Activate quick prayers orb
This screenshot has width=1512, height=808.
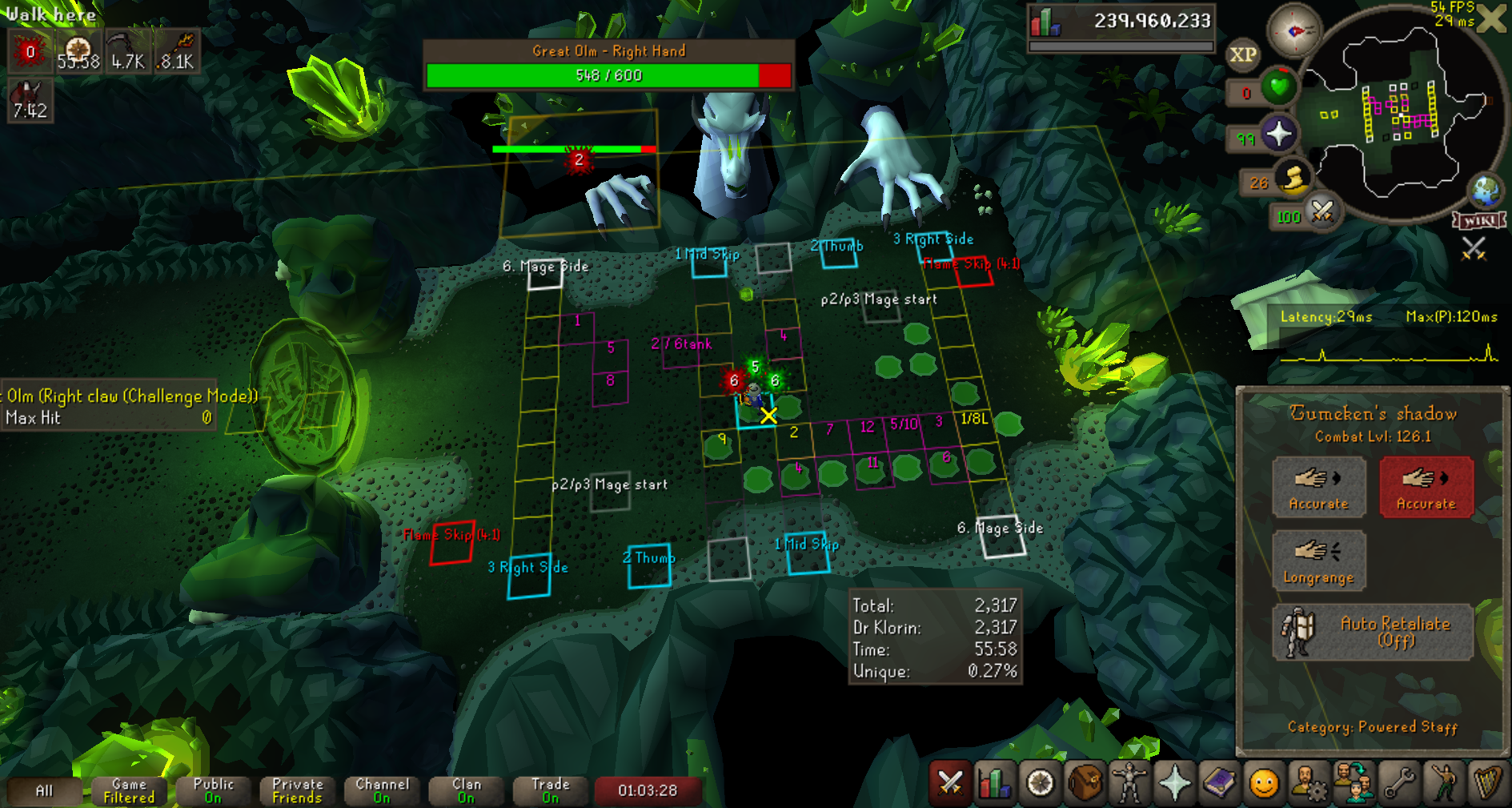pyautogui.click(x=1278, y=134)
